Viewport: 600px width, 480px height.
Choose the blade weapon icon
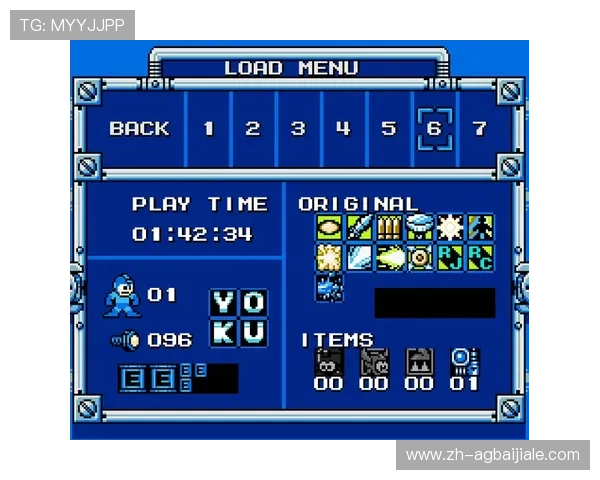click(x=359, y=228)
